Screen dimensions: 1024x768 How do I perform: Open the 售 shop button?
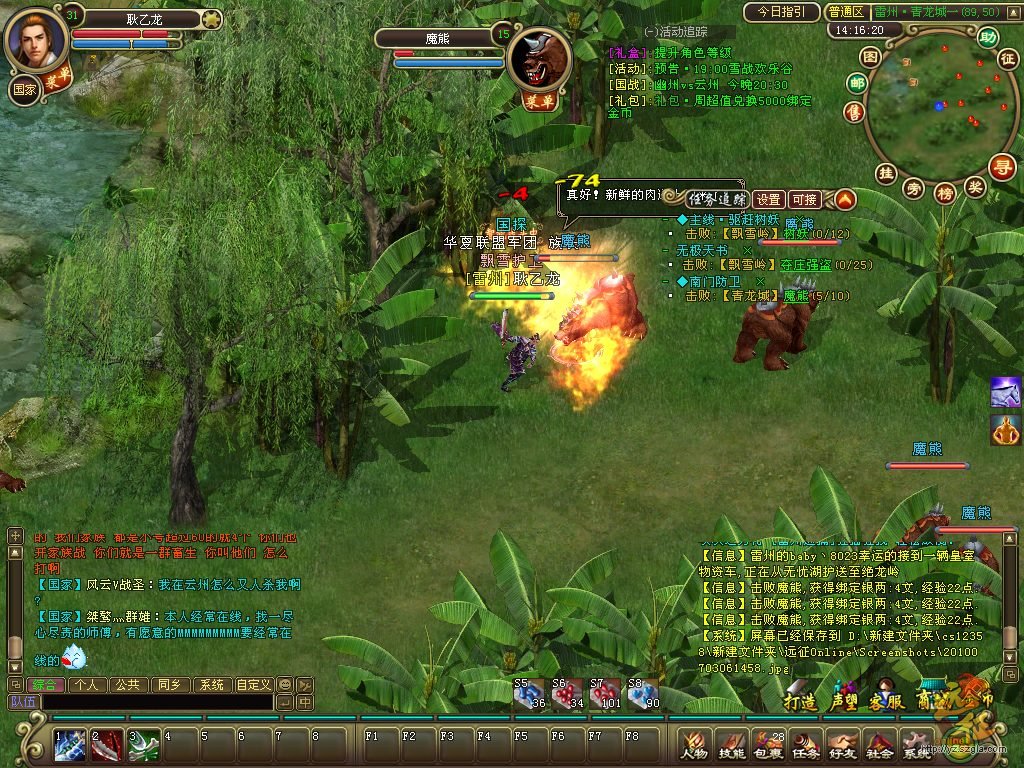click(853, 111)
